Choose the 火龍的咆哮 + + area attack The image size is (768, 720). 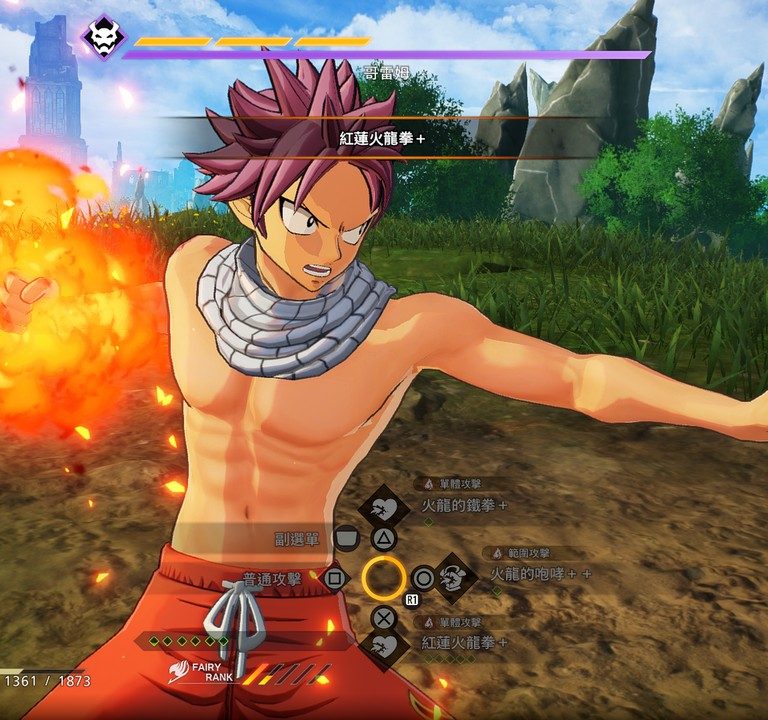coord(540,573)
